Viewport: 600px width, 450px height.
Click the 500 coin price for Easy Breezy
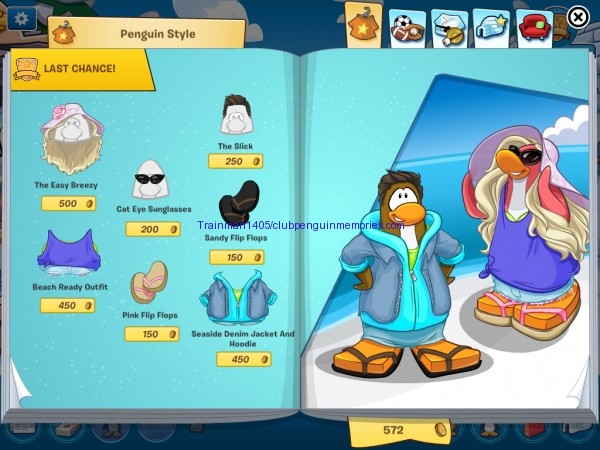click(x=69, y=204)
